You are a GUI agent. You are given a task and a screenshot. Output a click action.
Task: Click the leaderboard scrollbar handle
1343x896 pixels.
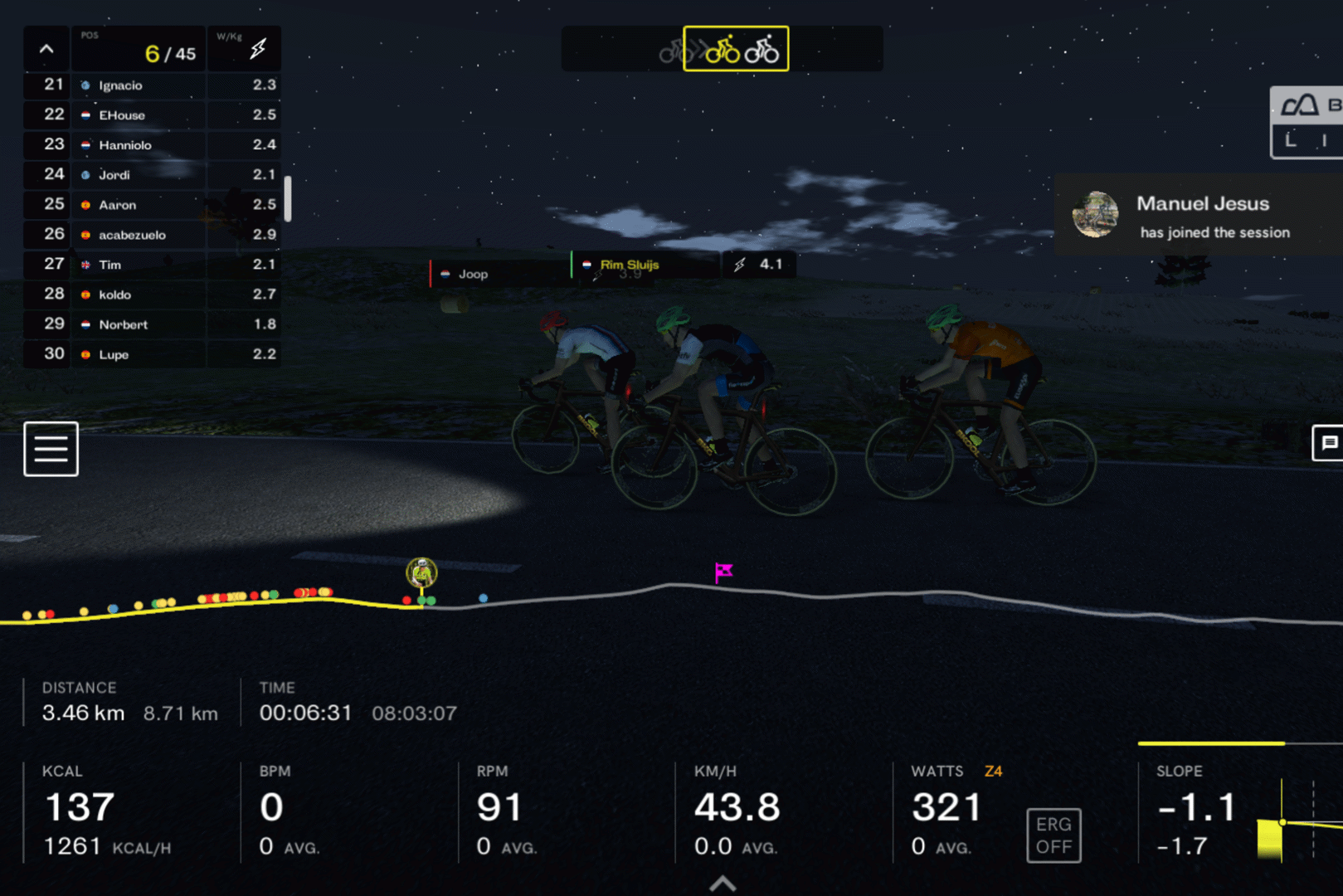[x=288, y=198]
